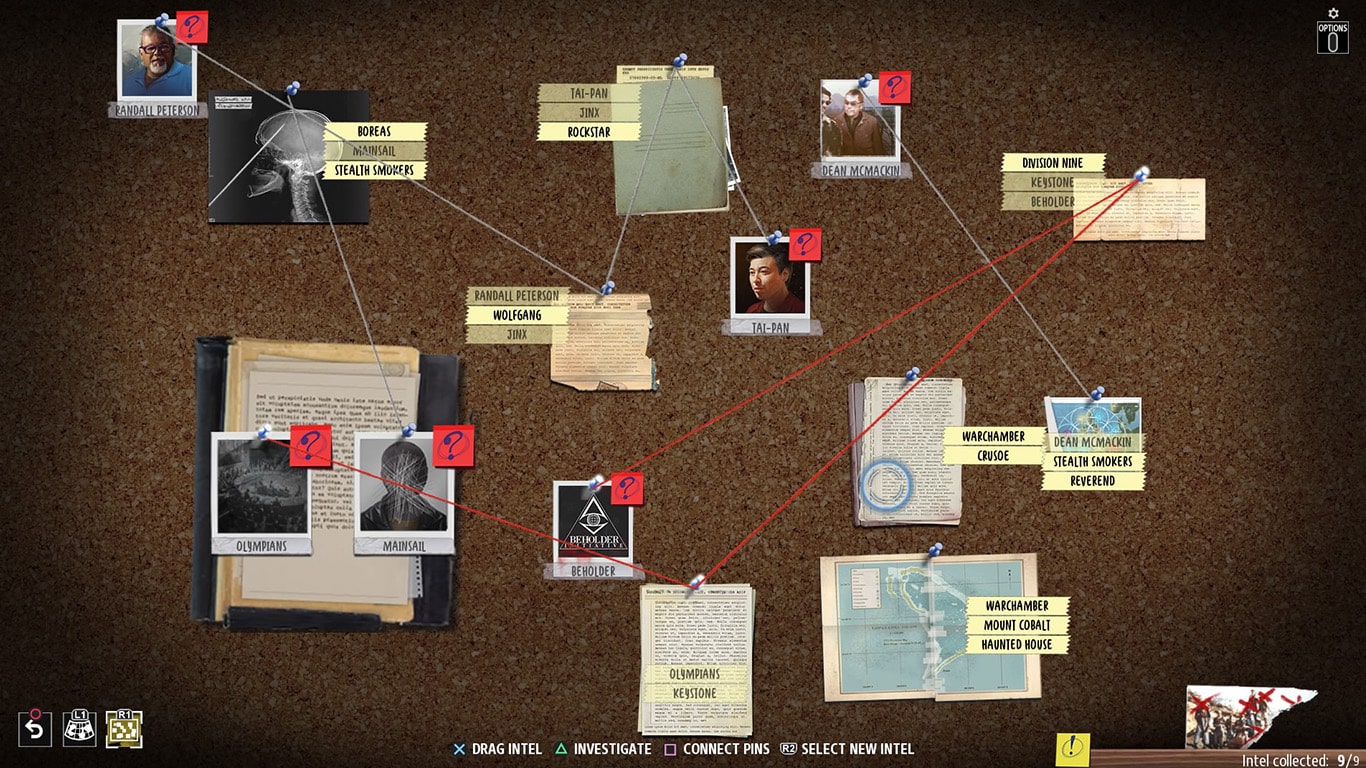1366x768 pixels.
Task: Click the SELECT NEW INTEL prompt
Action: 855,748
